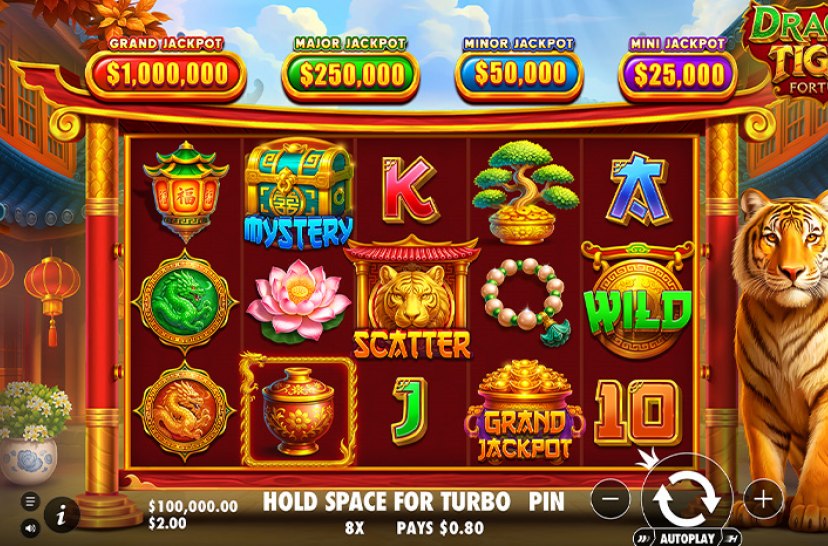Open the game info page
828x546 pixels.
[62, 514]
